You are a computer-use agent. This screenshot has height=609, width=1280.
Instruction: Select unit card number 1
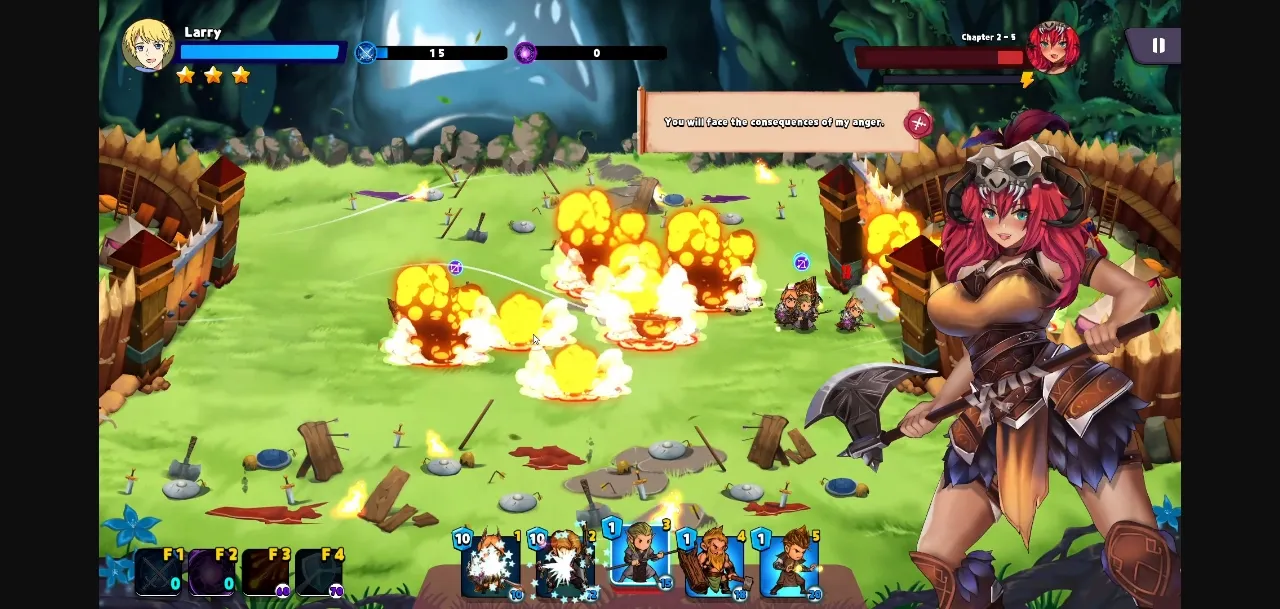click(x=490, y=565)
